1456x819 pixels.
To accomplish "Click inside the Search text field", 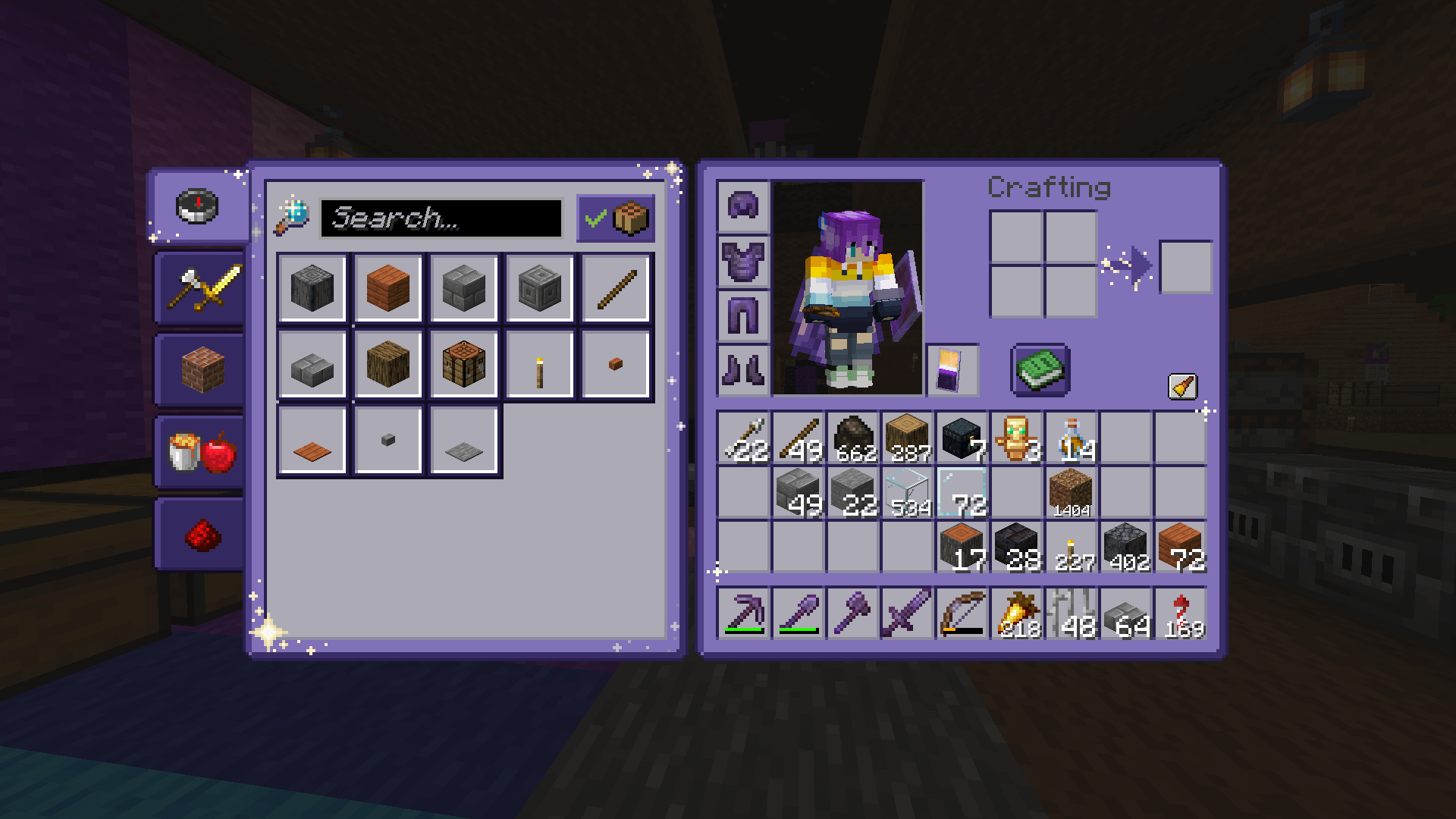I will (440, 219).
